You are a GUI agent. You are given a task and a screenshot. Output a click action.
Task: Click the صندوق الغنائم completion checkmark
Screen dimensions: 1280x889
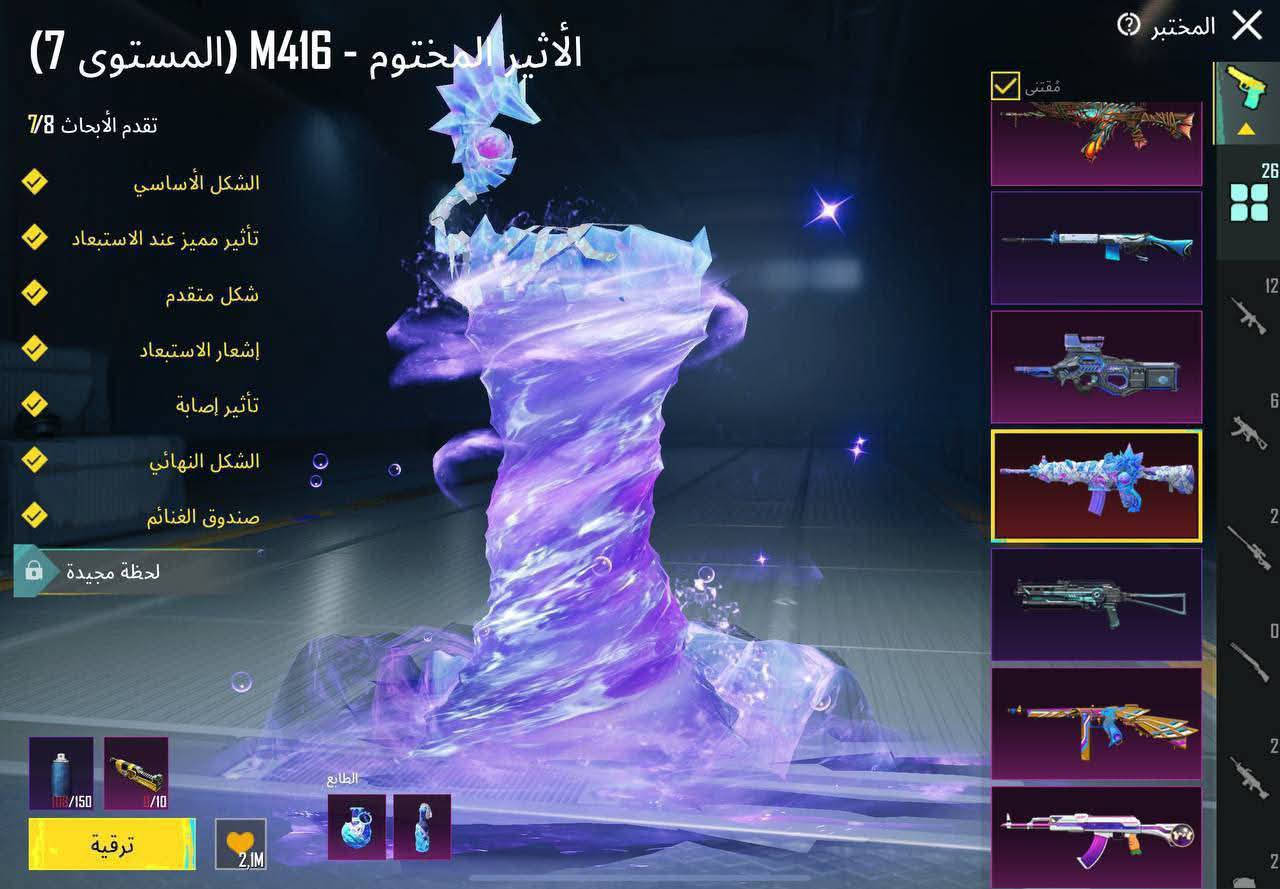tap(35, 517)
